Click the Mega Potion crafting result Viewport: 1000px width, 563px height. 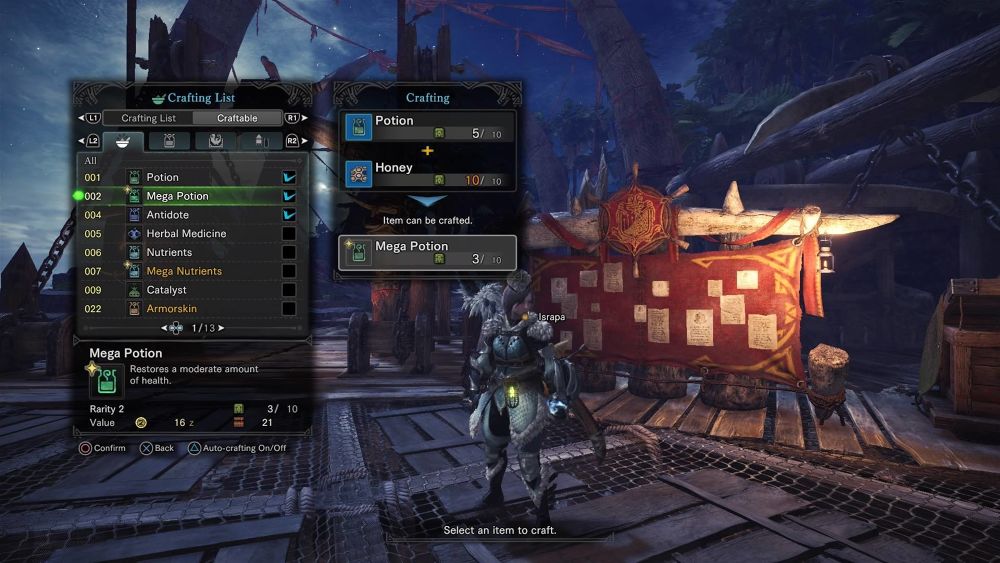(428, 253)
